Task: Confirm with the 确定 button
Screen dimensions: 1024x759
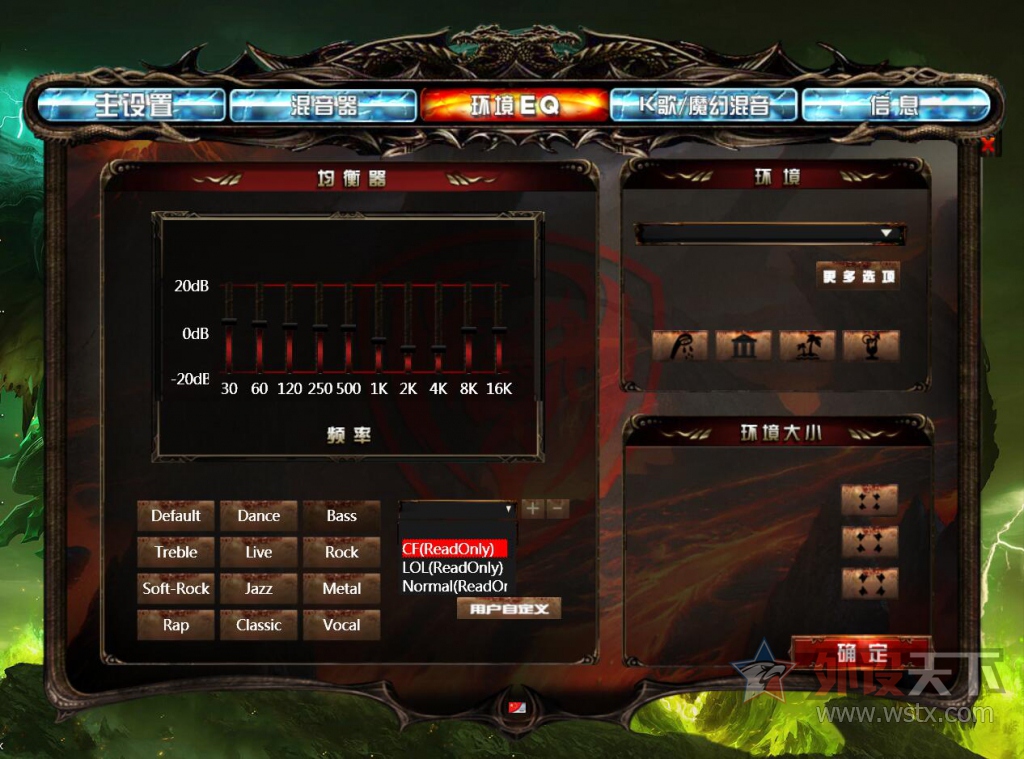Action: click(x=861, y=653)
